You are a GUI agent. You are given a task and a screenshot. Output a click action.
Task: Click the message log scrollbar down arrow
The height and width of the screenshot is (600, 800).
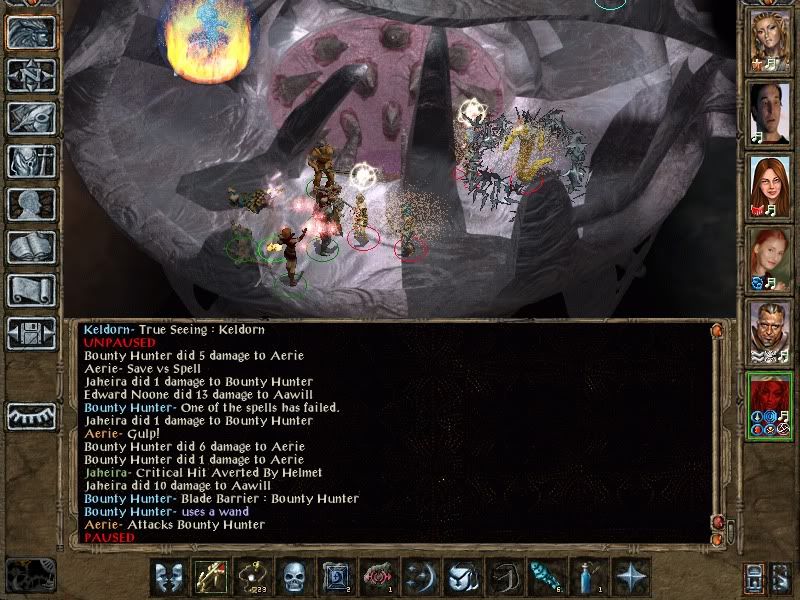tap(716, 521)
